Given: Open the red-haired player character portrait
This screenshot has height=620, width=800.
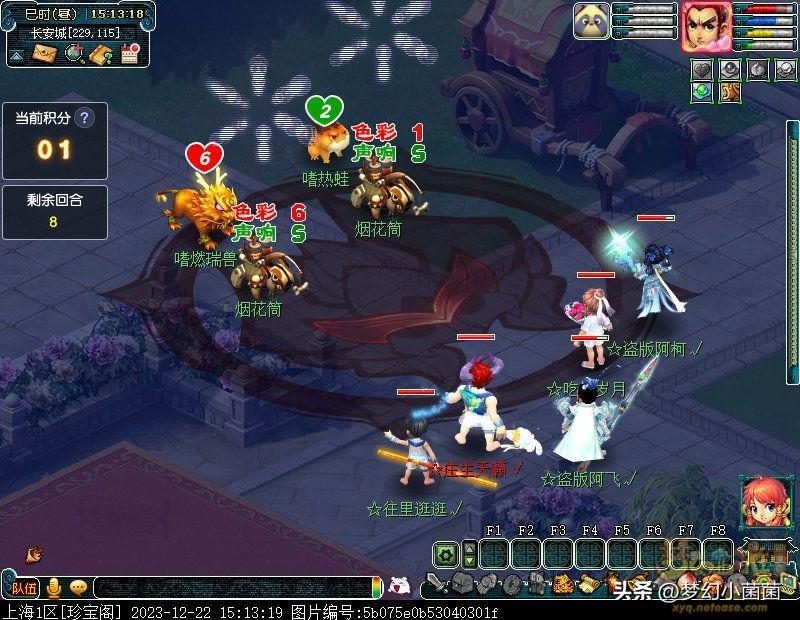Looking at the screenshot, I should pos(706,26).
